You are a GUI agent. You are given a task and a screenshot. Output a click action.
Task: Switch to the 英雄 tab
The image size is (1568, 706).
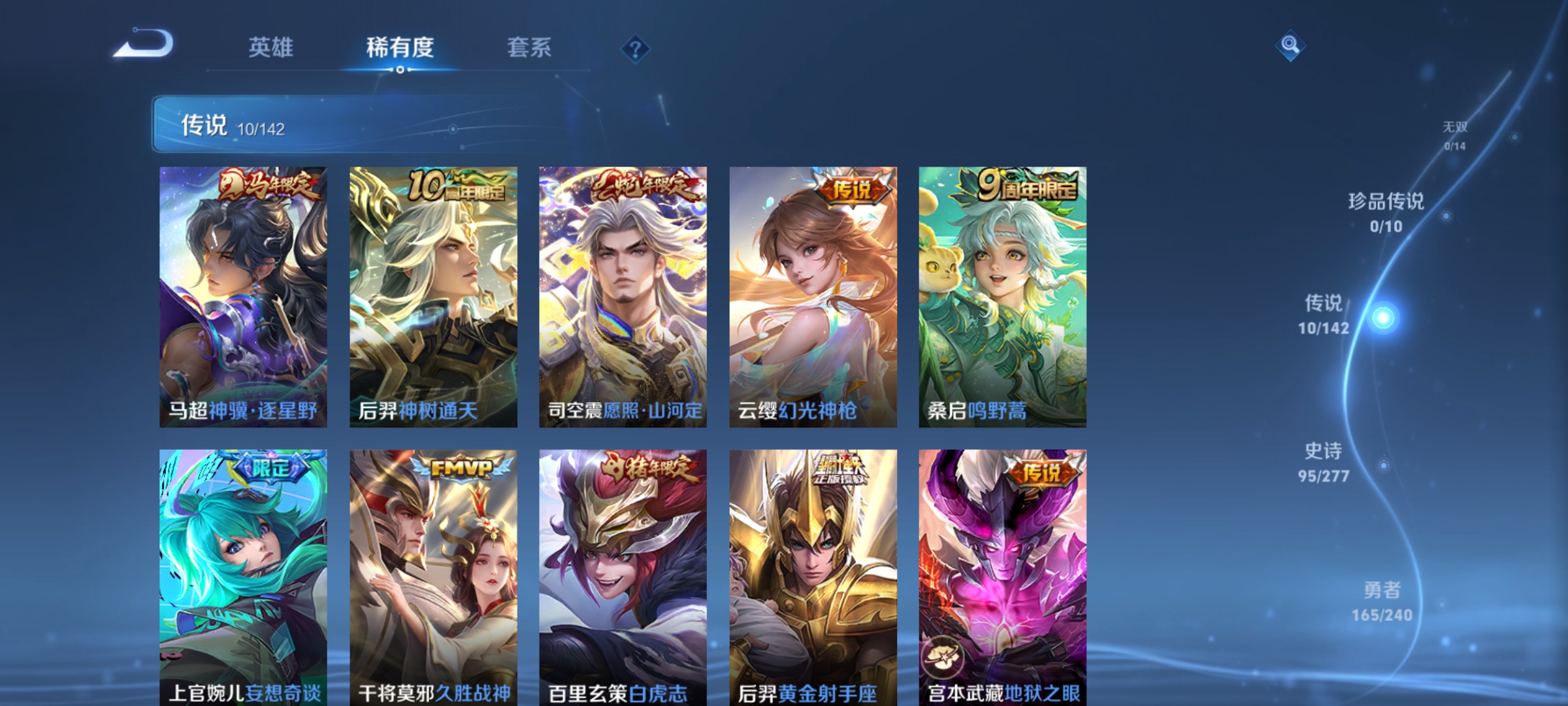pyautogui.click(x=271, y=46)
